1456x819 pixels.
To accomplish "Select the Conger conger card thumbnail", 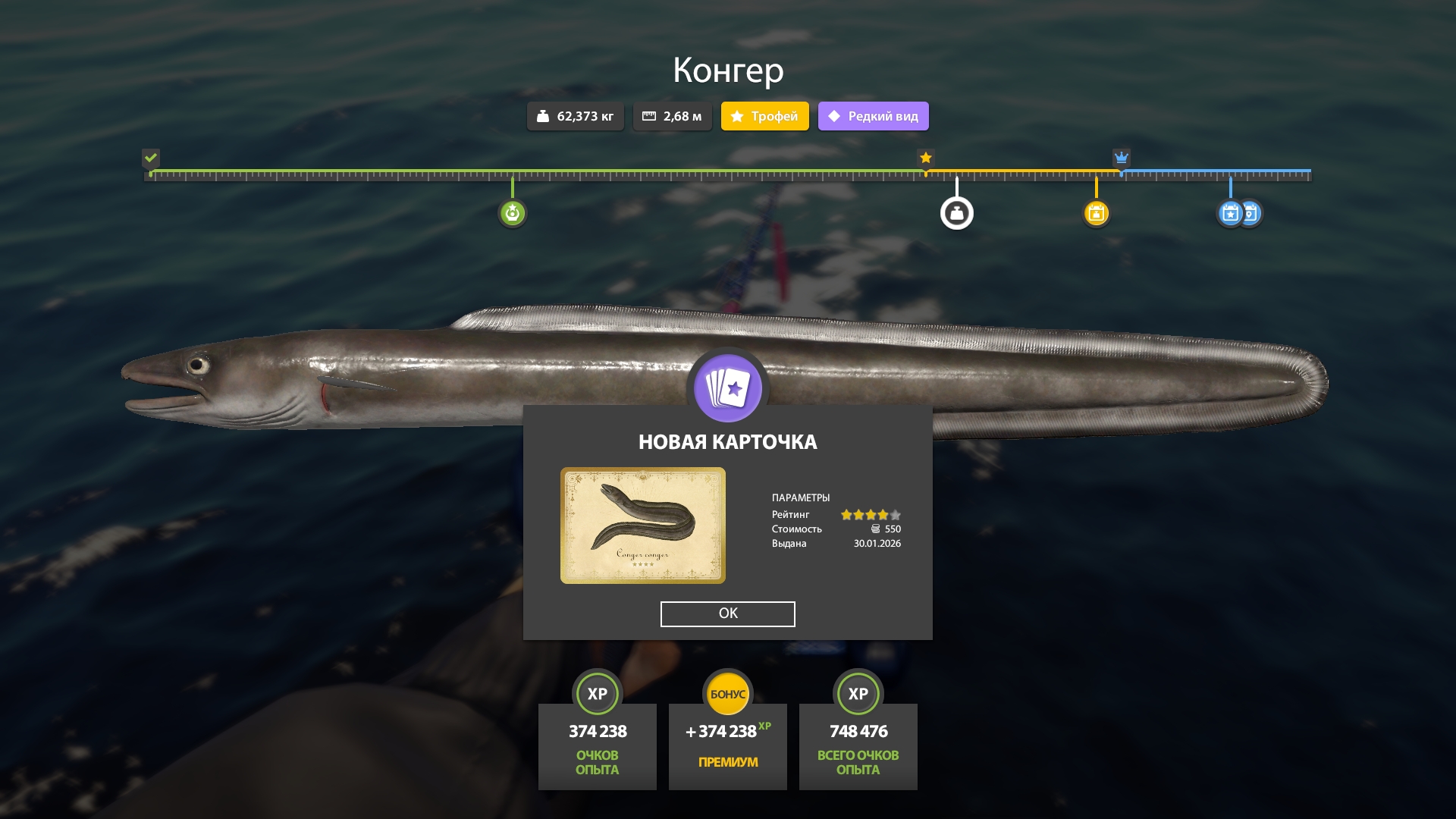I will 642,526.
